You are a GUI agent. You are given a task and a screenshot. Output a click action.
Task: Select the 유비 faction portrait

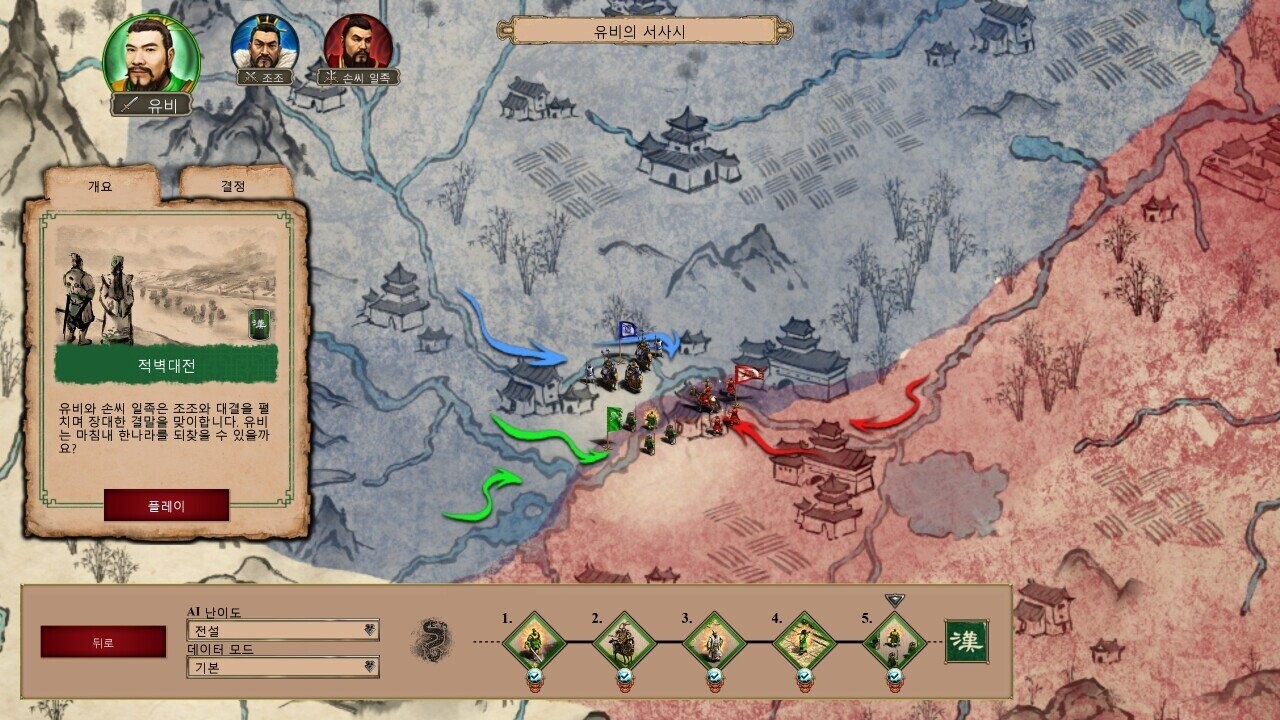pos(152,56)
